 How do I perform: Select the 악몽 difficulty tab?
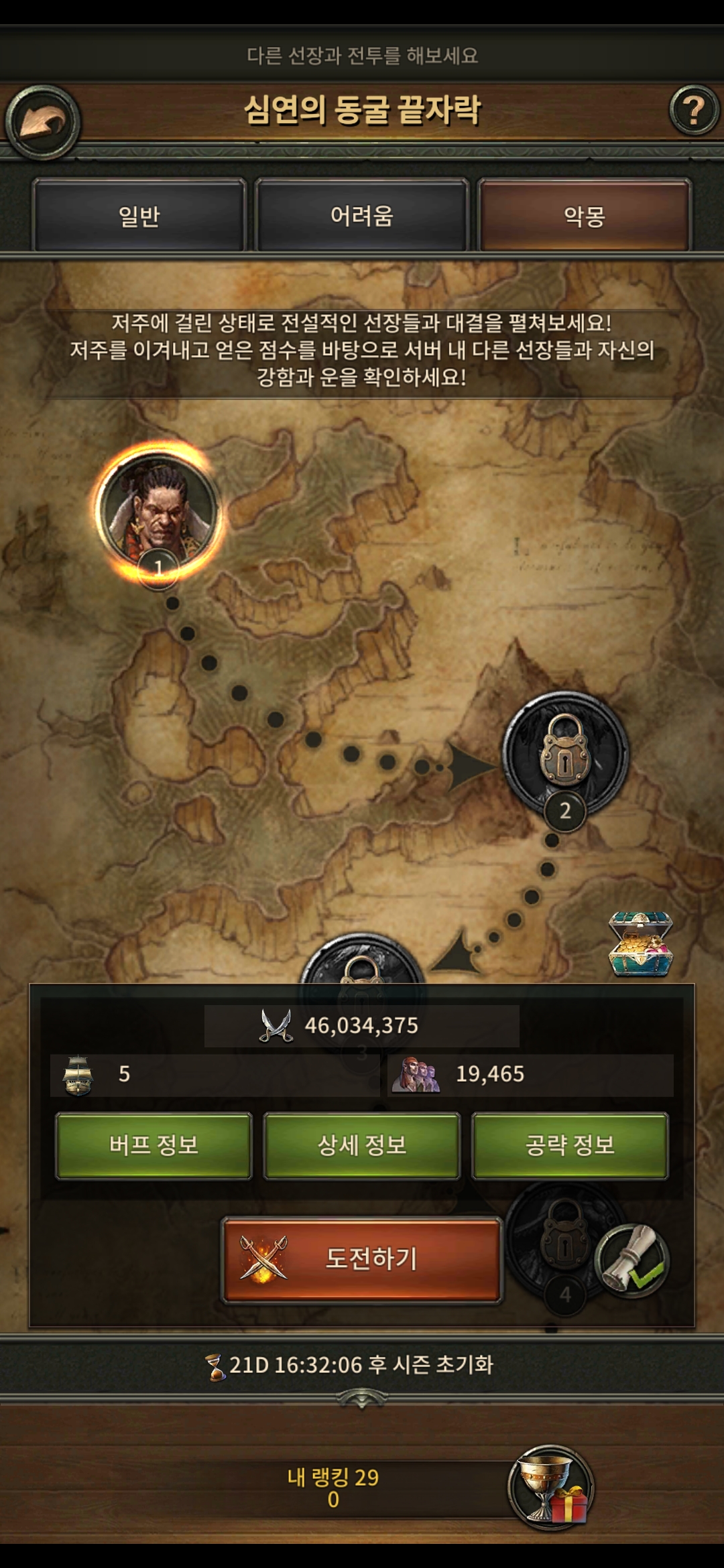click(x=584, y=216)
